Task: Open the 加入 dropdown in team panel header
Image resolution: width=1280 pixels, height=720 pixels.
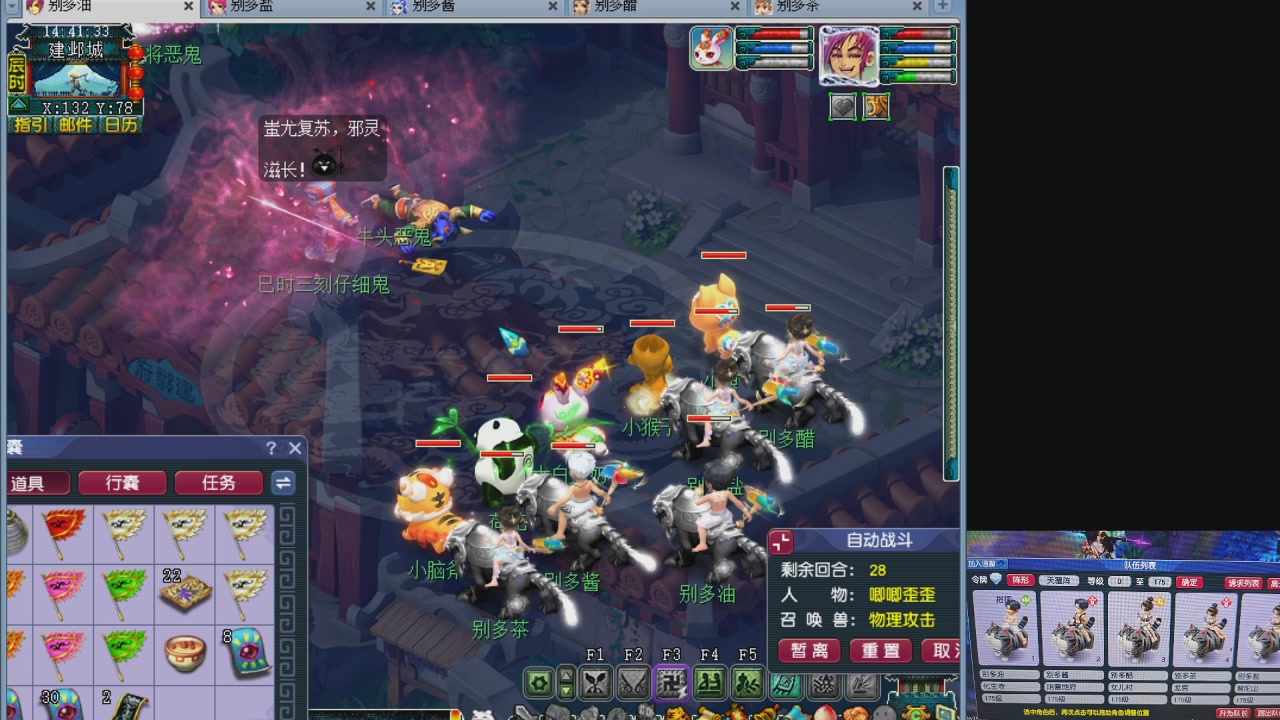Action: pos(985,564)
